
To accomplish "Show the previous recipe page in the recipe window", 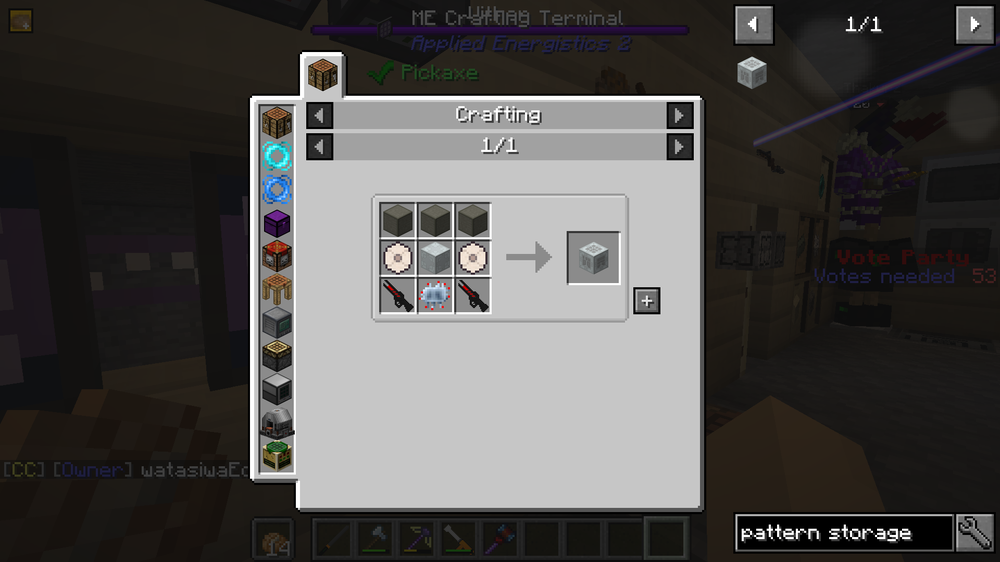I will point(319,147).
